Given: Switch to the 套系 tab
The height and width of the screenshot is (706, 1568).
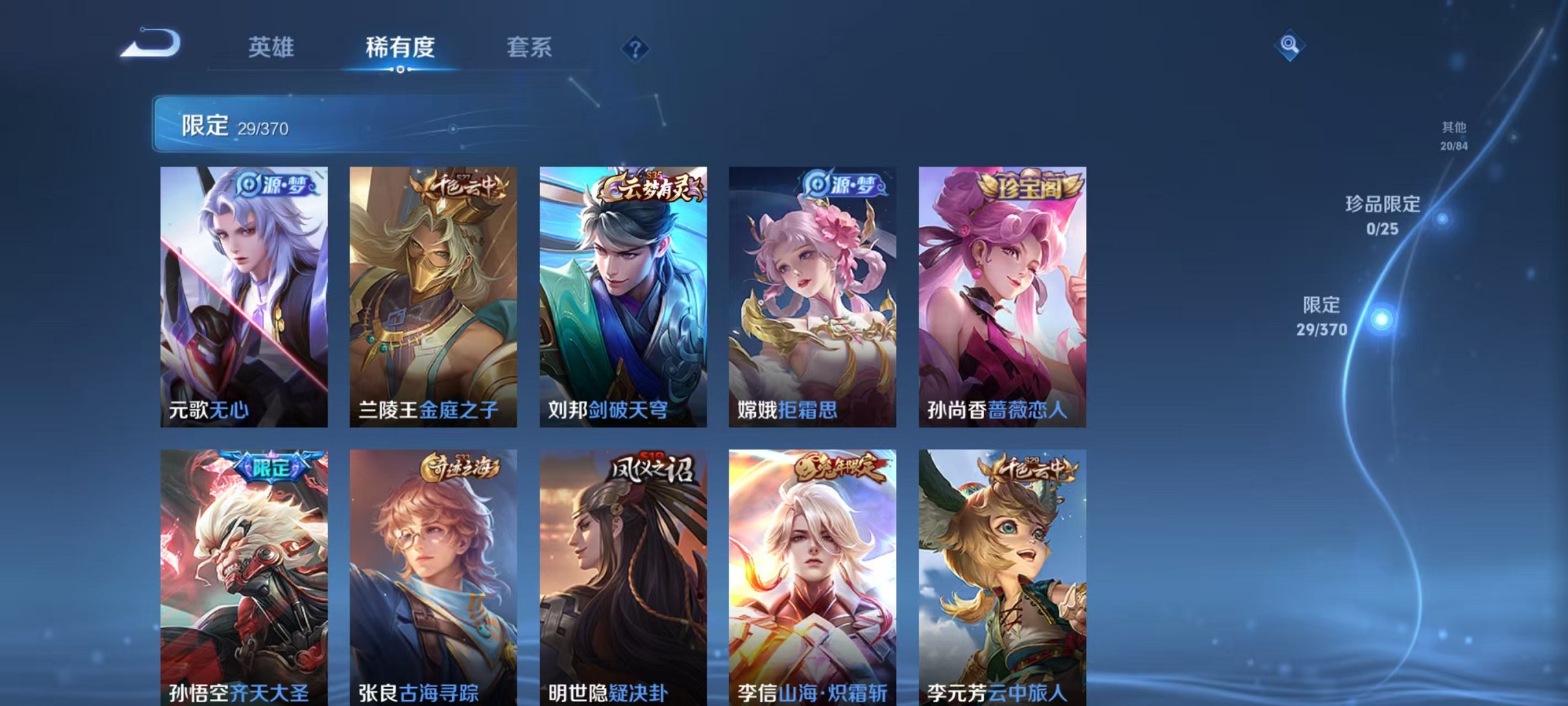Looking at the screenshot, I should tap(529, 49).
